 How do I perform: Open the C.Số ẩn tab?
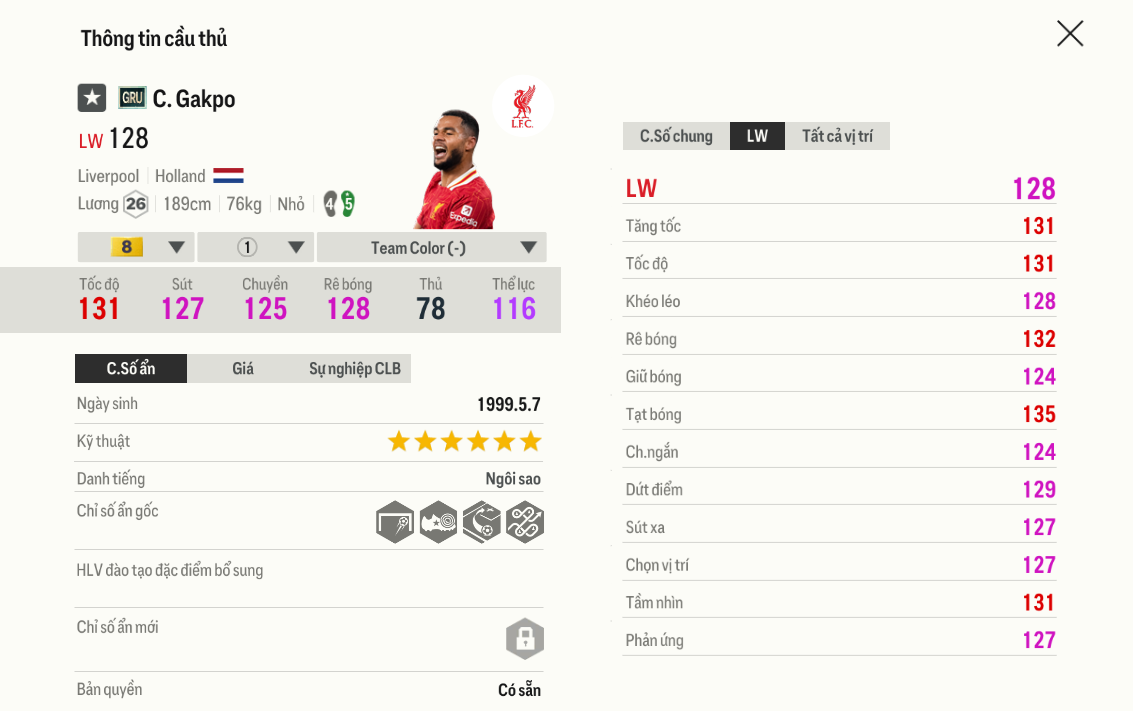click(131, 368)
